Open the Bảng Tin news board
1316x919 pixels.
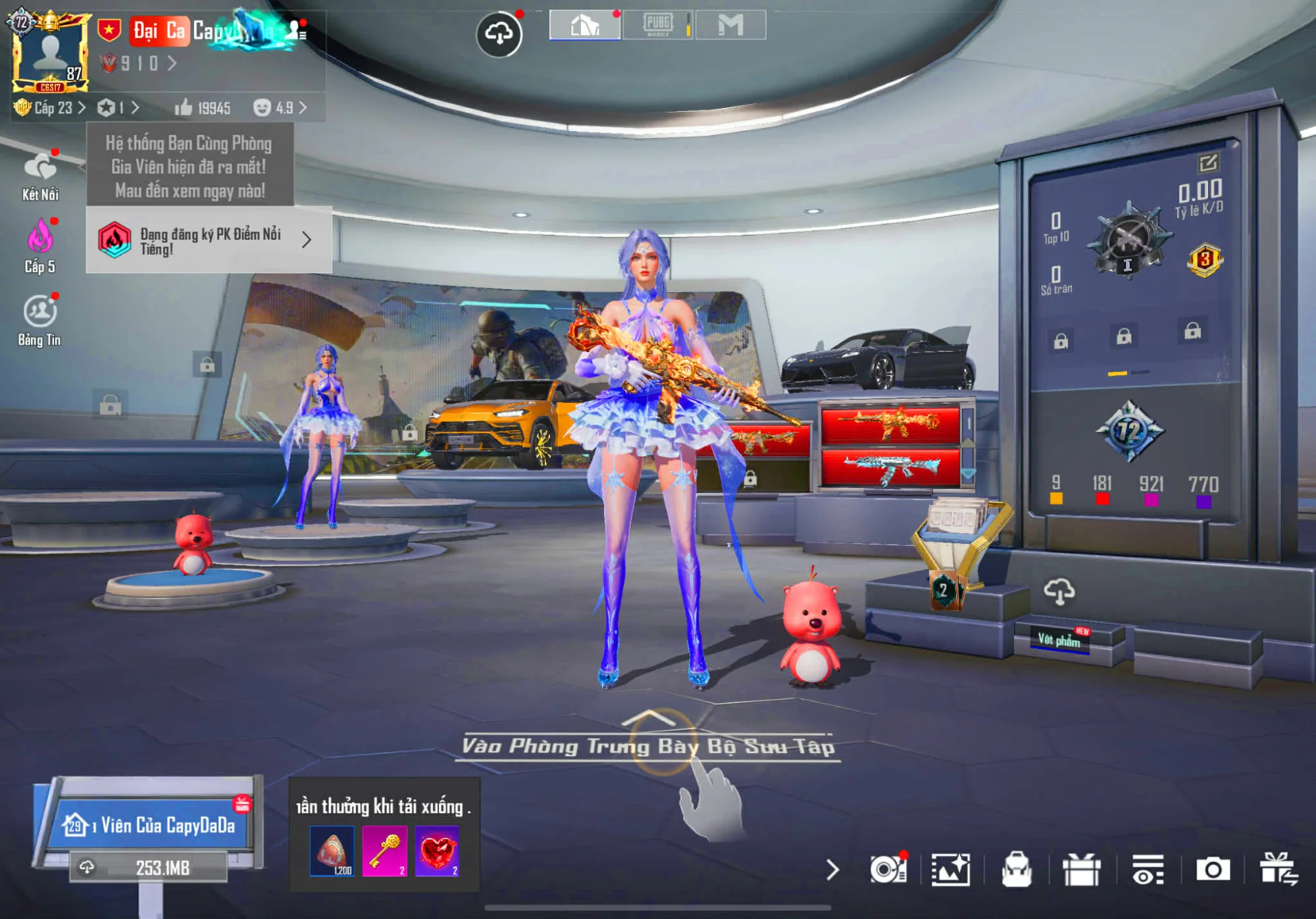[40, 319]
